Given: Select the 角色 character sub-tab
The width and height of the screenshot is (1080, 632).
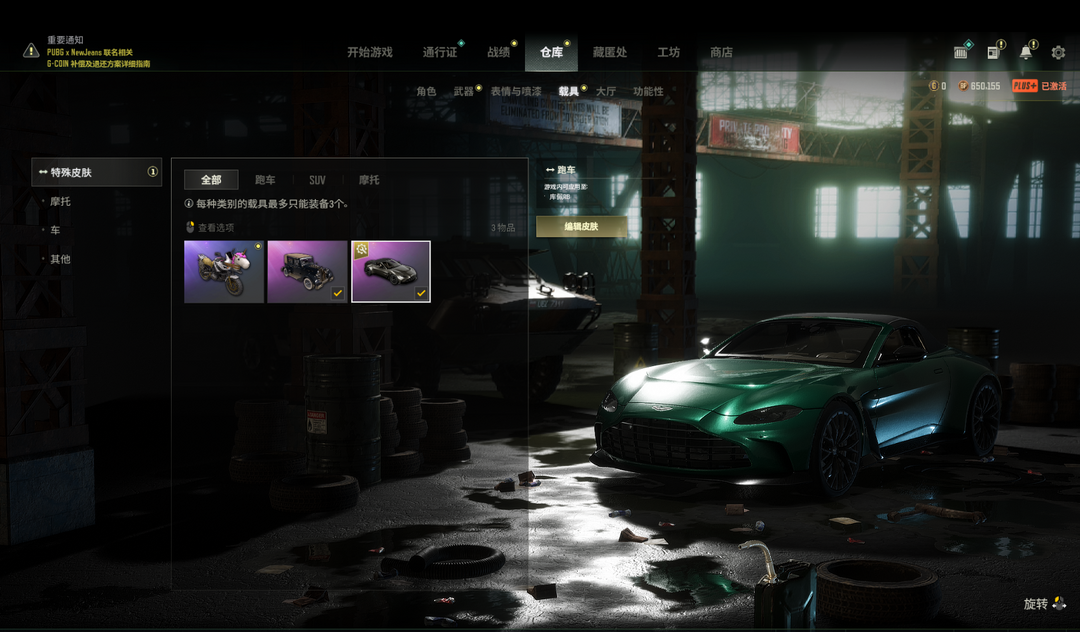Looking at the screenshot, I should click(x=426, y=91).
